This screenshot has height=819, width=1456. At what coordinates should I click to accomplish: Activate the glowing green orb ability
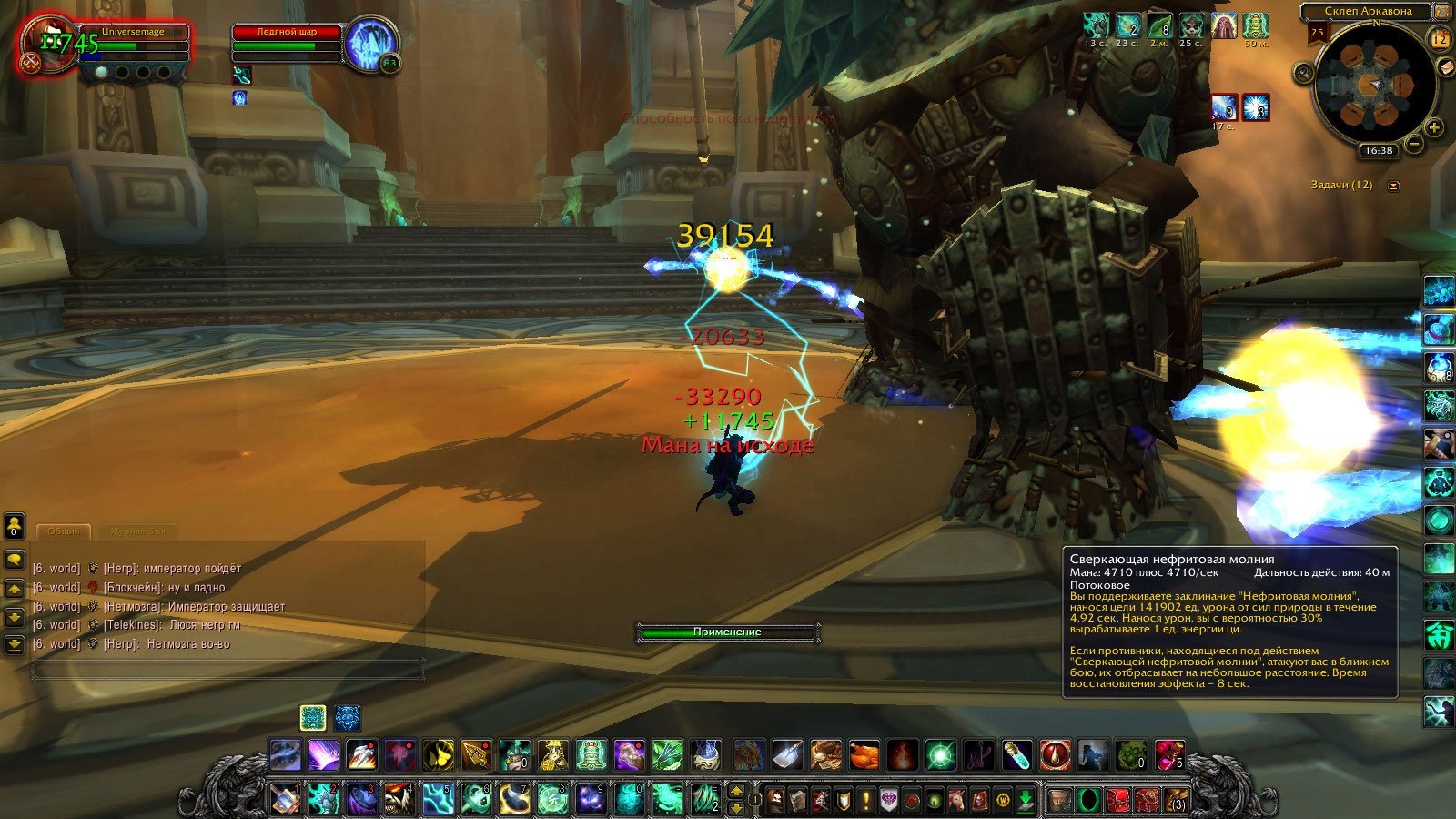coord(940,755)
